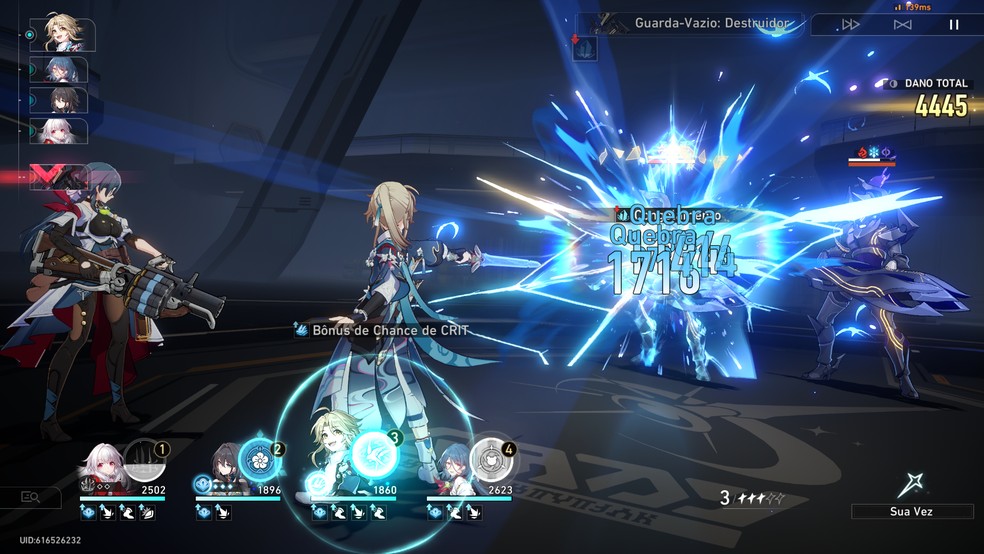Open the battle details magnifier button

click(x=31, y=497)
